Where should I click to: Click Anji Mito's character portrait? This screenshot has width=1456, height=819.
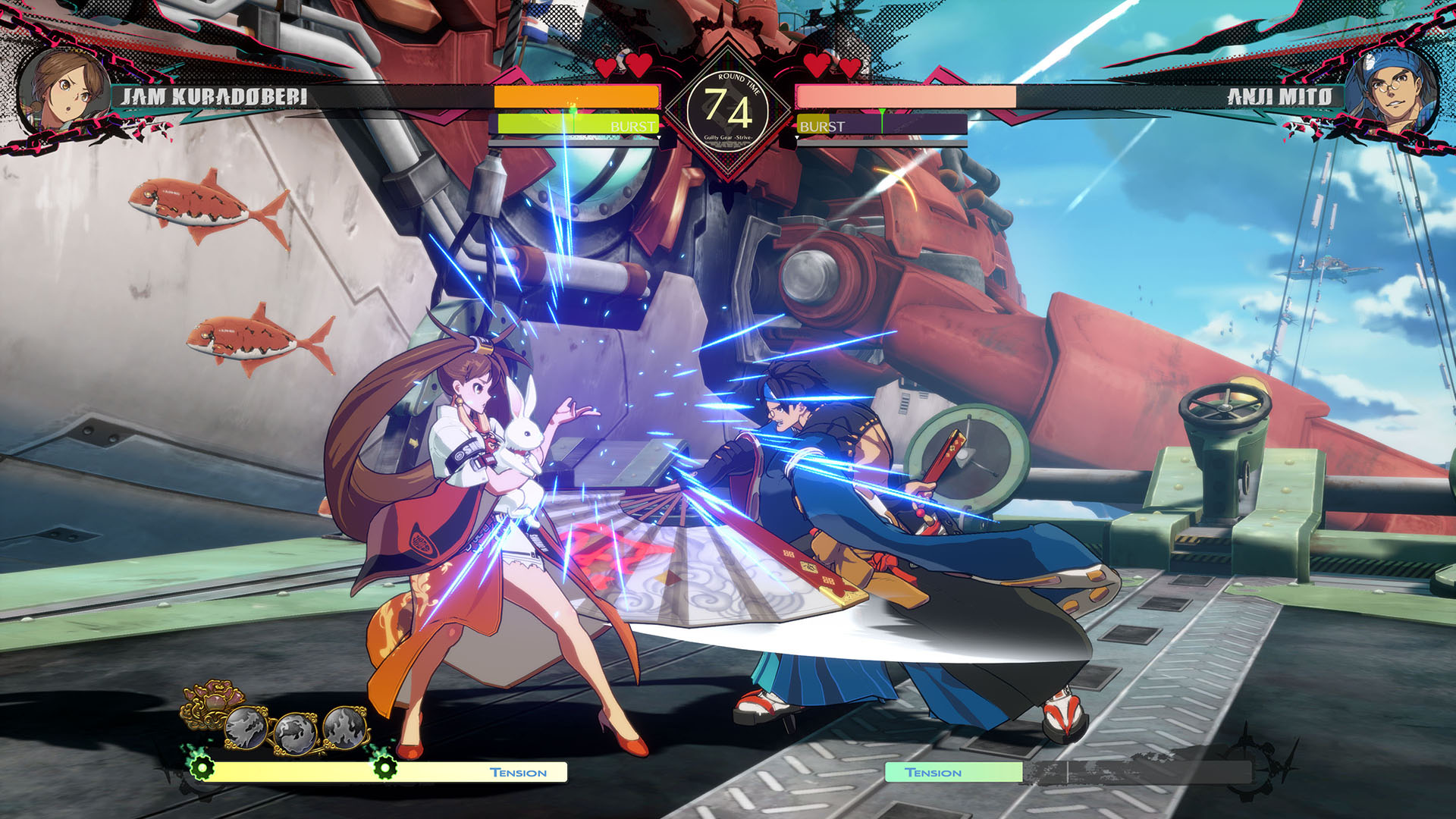click(x=1392, y=91)
